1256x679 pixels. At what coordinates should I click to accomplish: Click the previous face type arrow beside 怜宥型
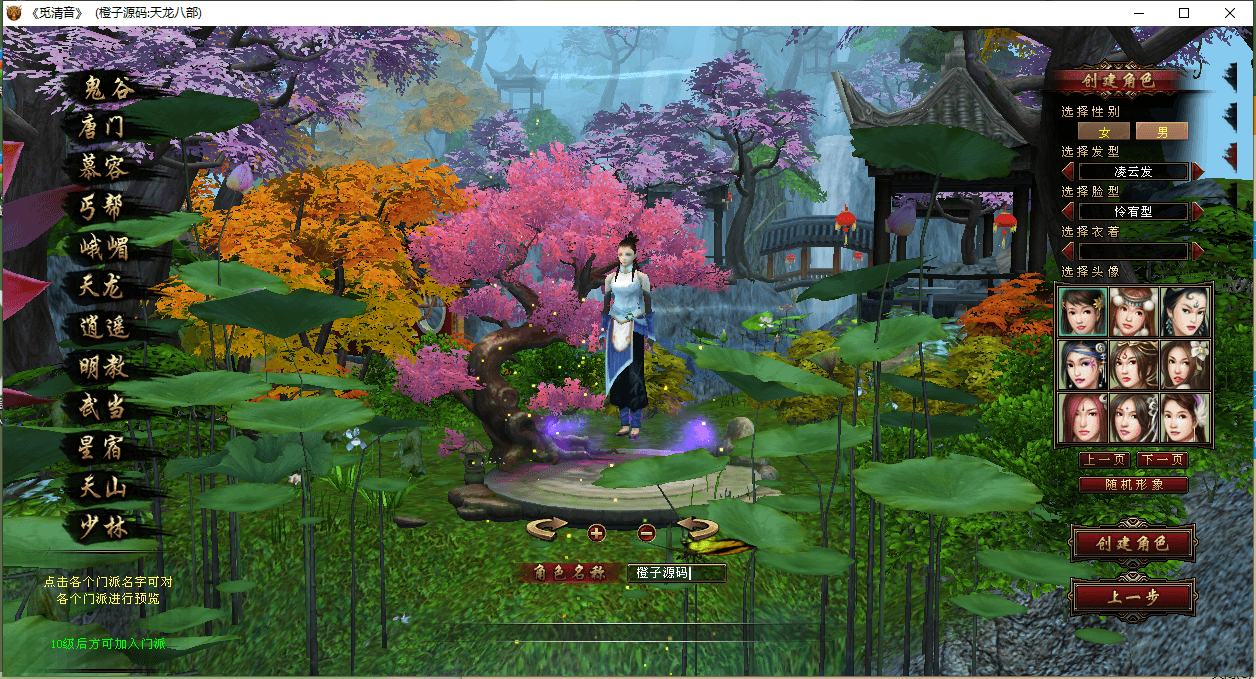(1068, 211)
